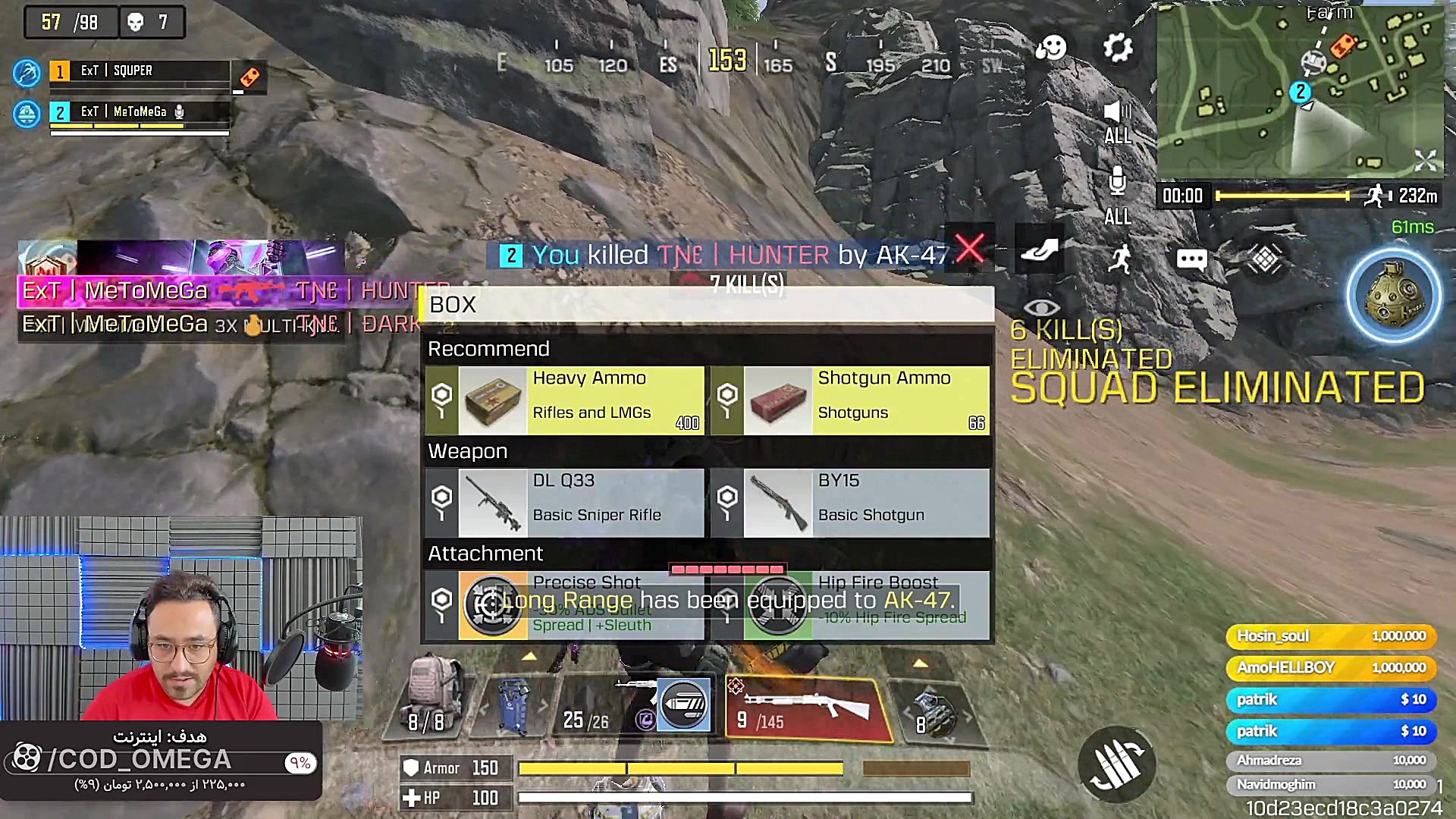Viewport: 1456px width, 819px height.
Task: Toggle MeToMeGa's mic indicator in squad list
Action: [x=179, y=111]
